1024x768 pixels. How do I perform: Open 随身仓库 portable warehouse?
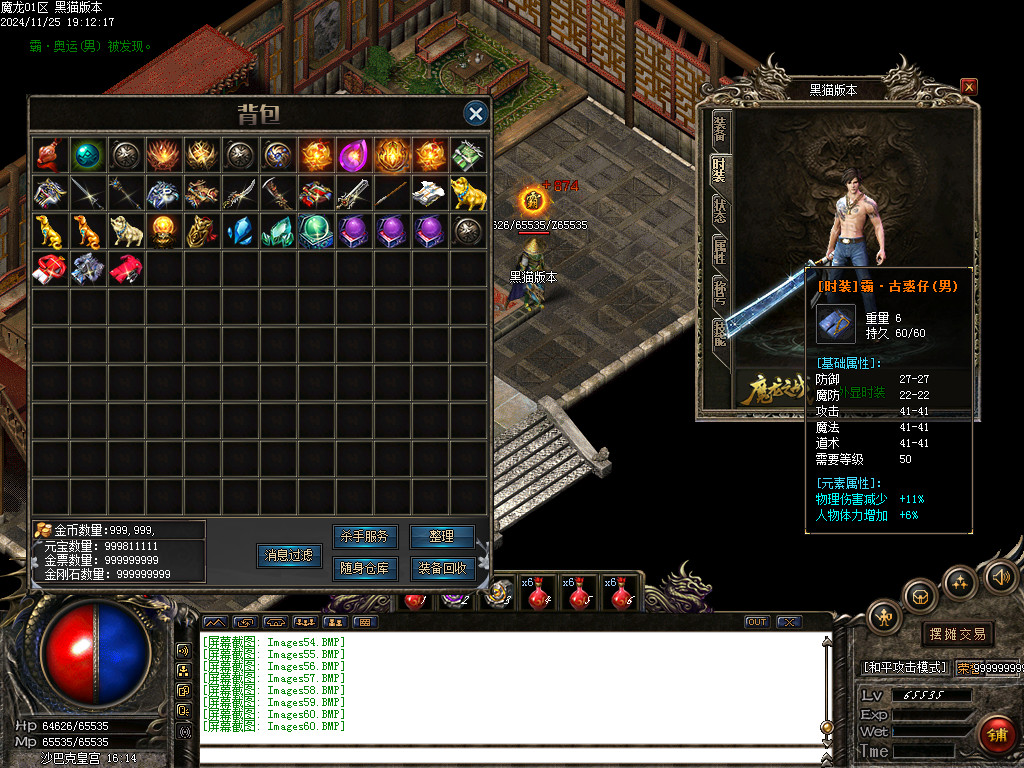(363, 569)
